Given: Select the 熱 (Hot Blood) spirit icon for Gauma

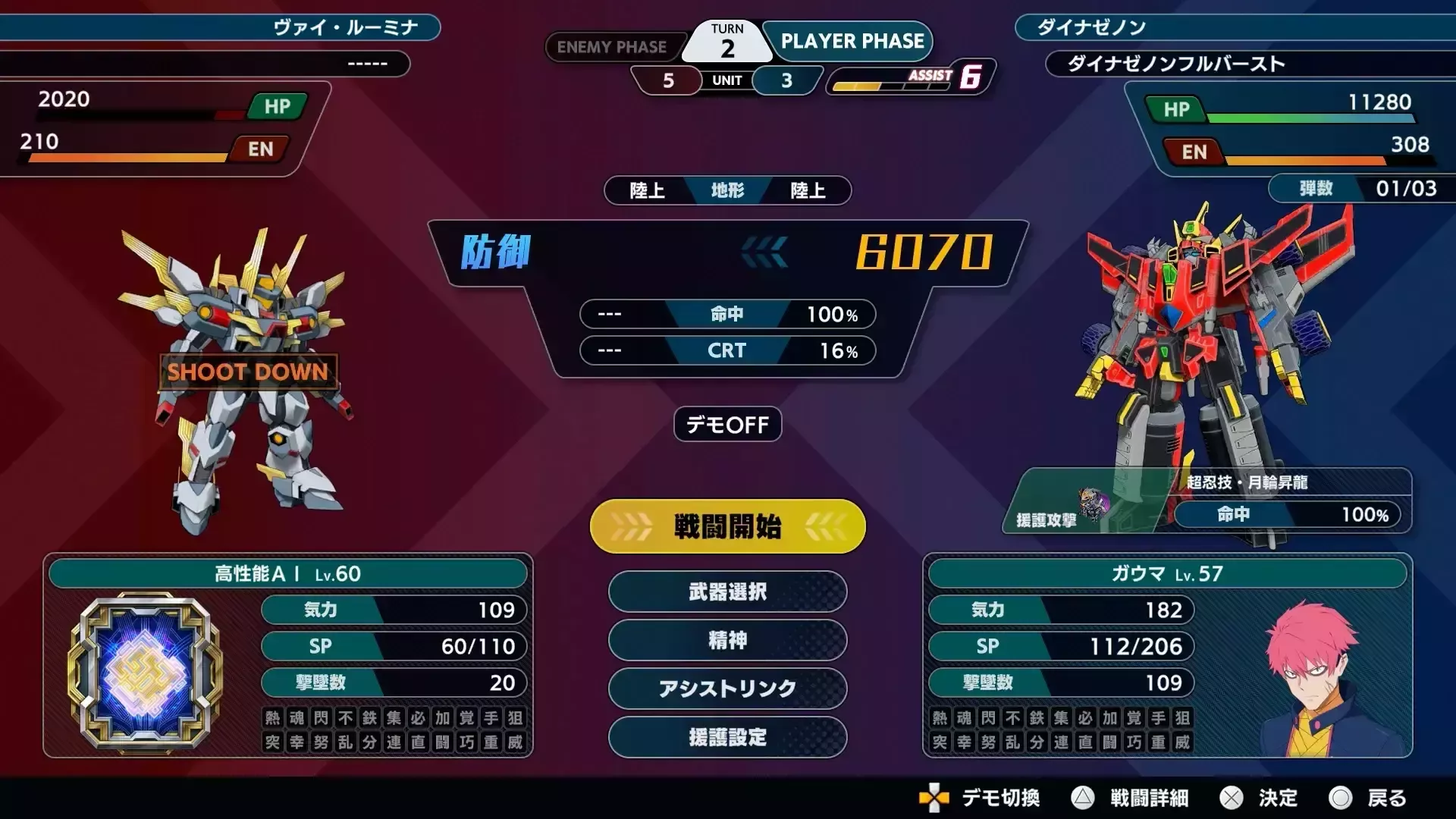Looking at the screenshot, I should pos(940,718).
